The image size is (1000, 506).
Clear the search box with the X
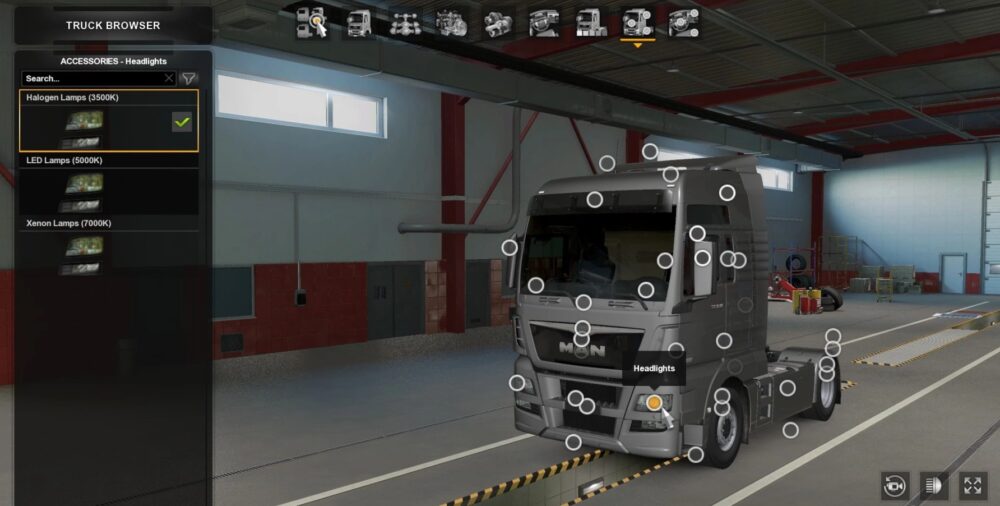[169, 78]
